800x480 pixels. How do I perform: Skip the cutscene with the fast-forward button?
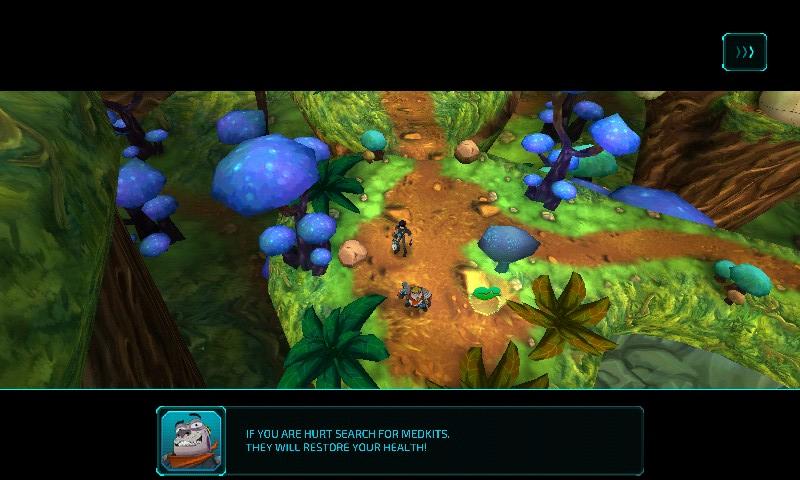pyautogui.click(x=744, y=52)
